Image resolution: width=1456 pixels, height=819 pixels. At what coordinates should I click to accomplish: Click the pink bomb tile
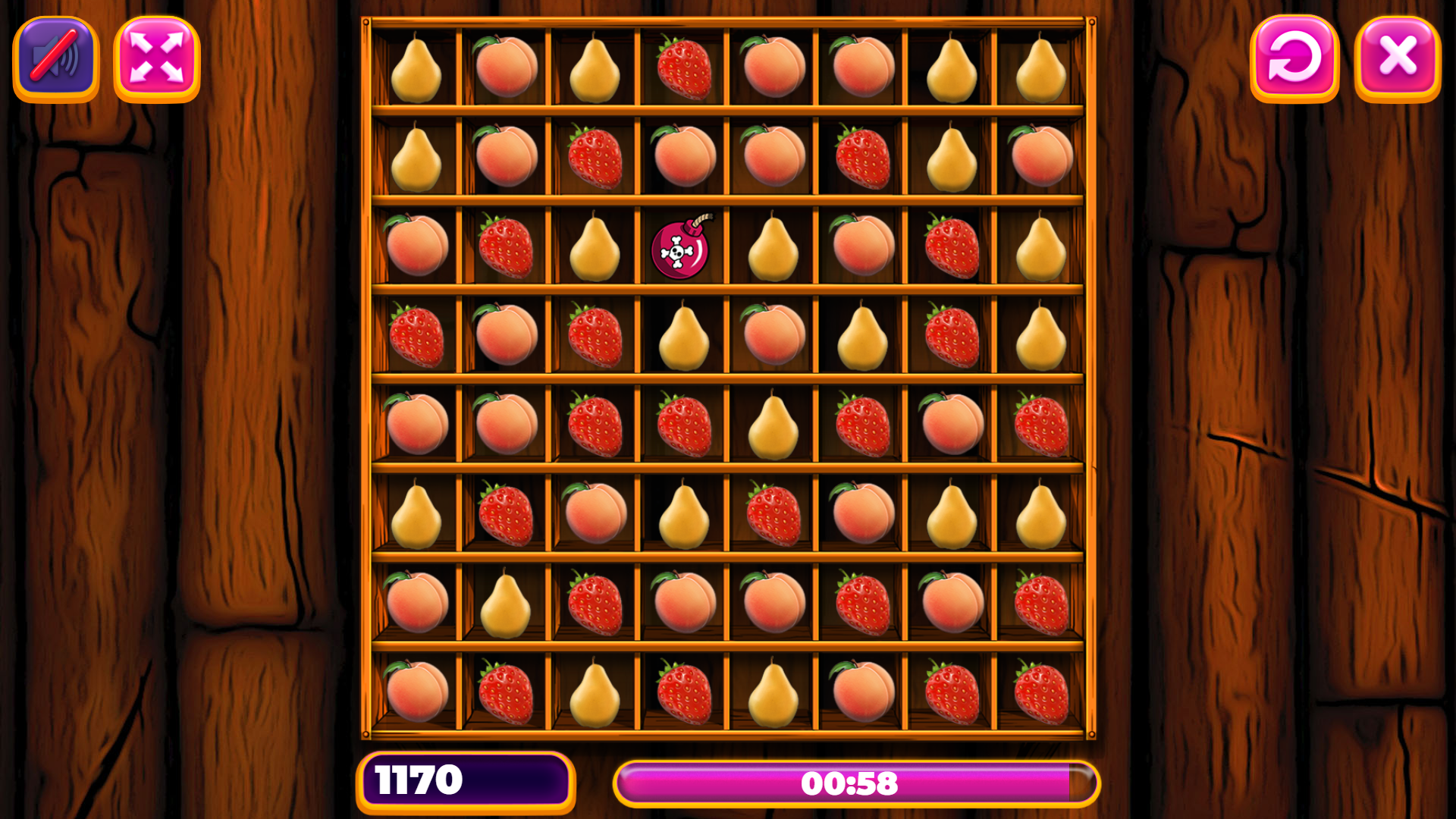tap(679, 250)
